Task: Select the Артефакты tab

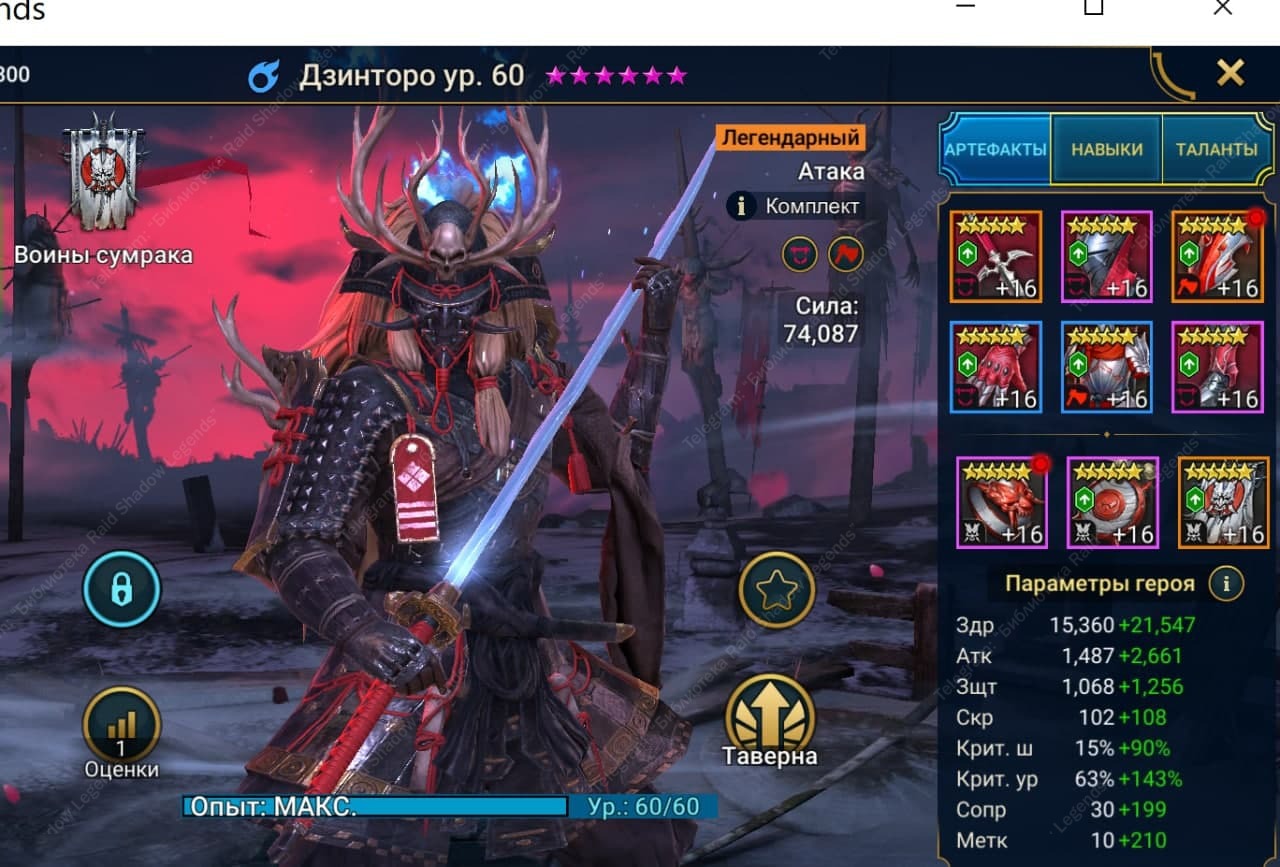Action: coord(995,149)
